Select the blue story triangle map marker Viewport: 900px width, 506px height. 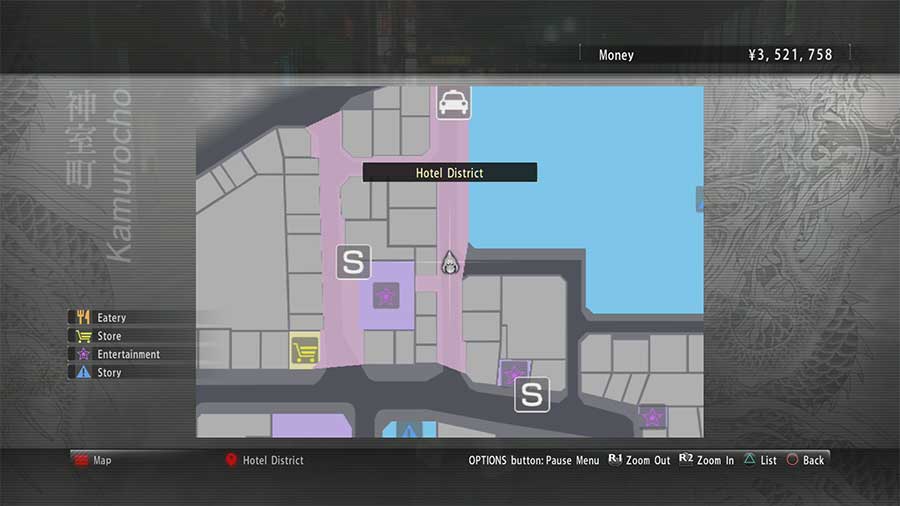(x=409, y=431)
